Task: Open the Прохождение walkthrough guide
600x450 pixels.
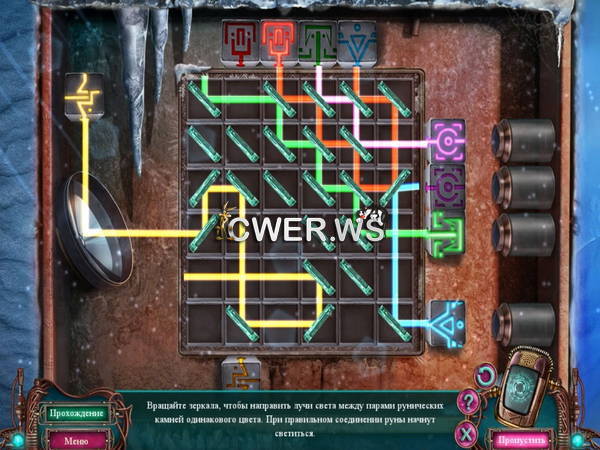Action: 75,412
